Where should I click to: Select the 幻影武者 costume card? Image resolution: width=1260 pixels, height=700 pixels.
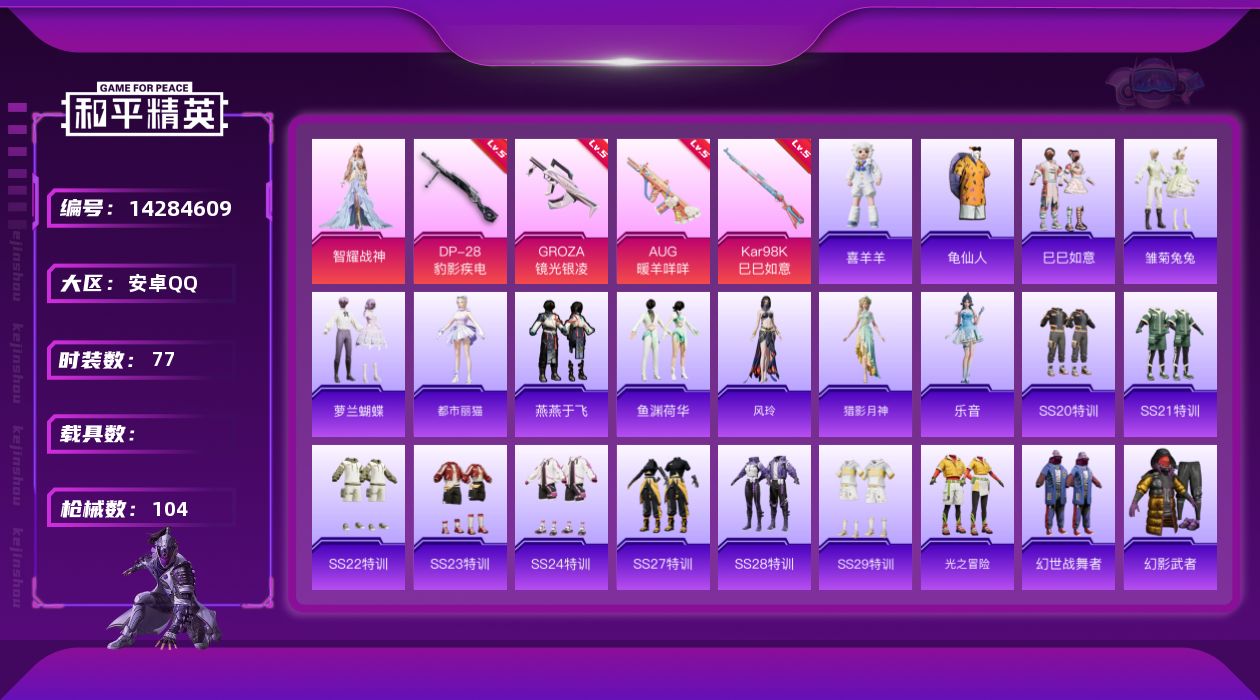click(x=1170, y=517)
